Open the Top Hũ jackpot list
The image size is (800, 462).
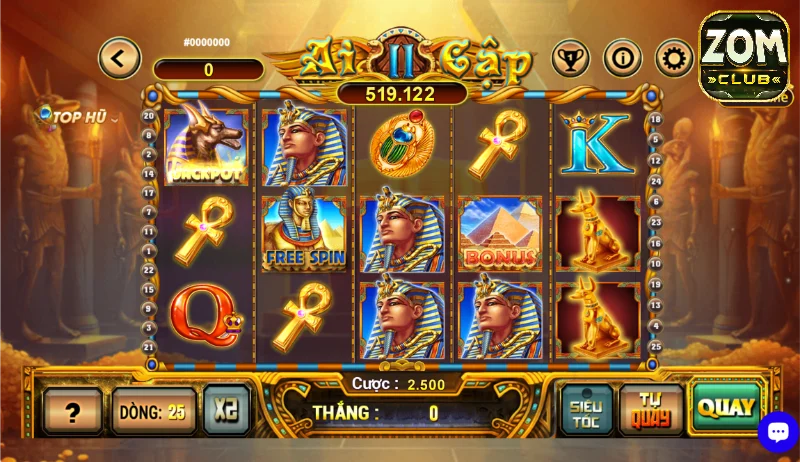click(76, 117)
